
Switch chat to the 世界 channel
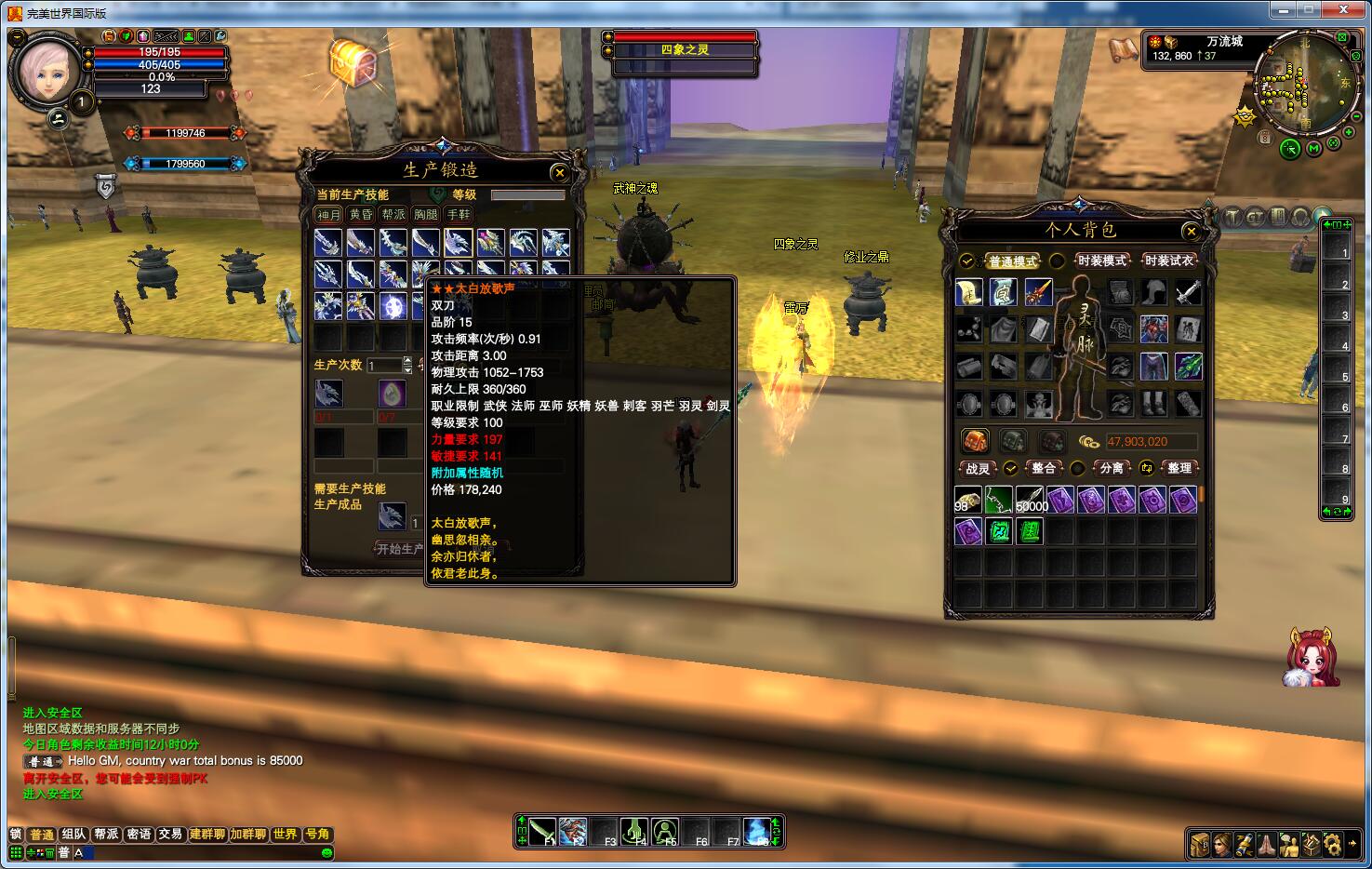point(285,835)
